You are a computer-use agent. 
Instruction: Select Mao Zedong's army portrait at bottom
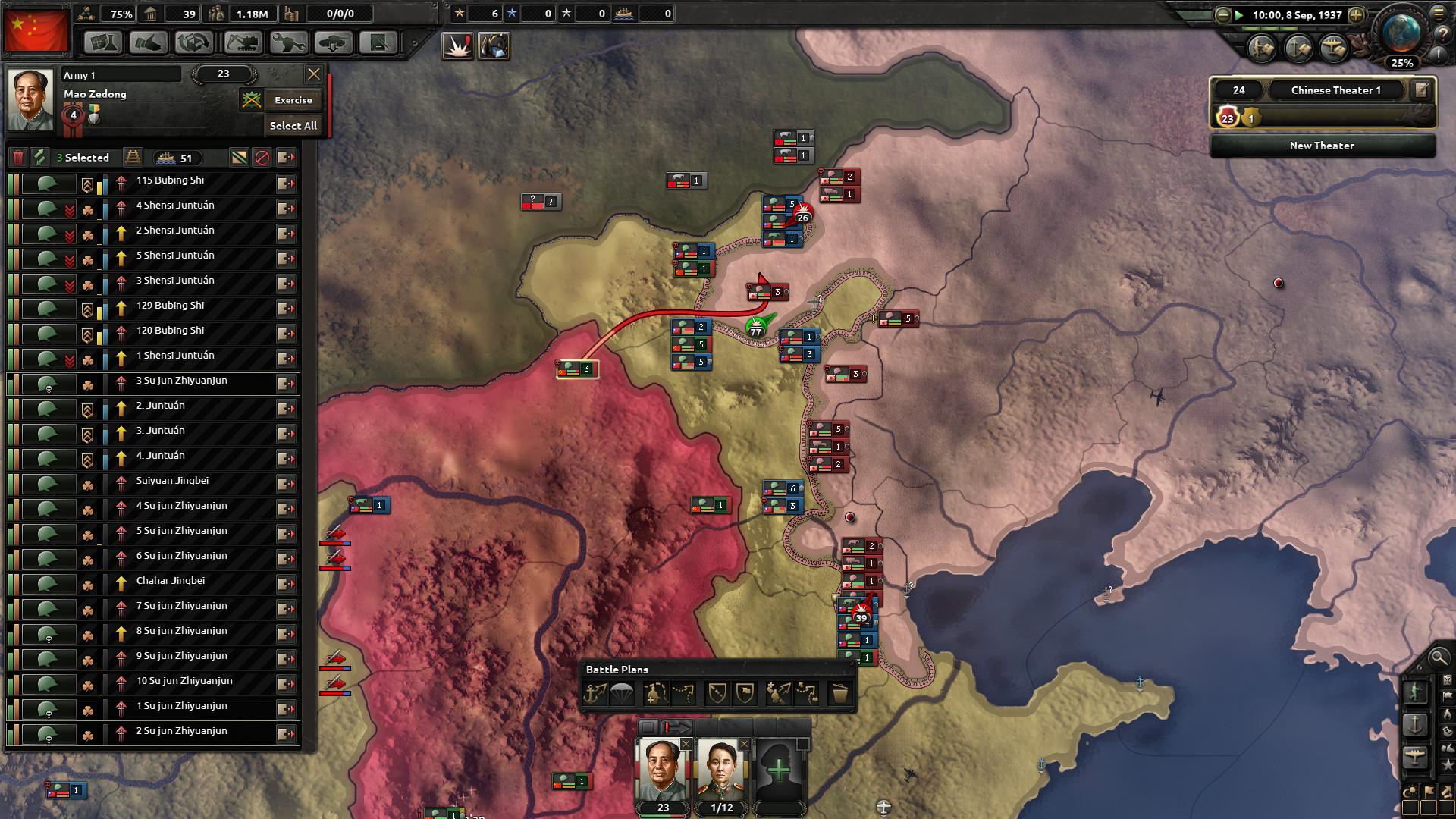[x=661, y=770]
